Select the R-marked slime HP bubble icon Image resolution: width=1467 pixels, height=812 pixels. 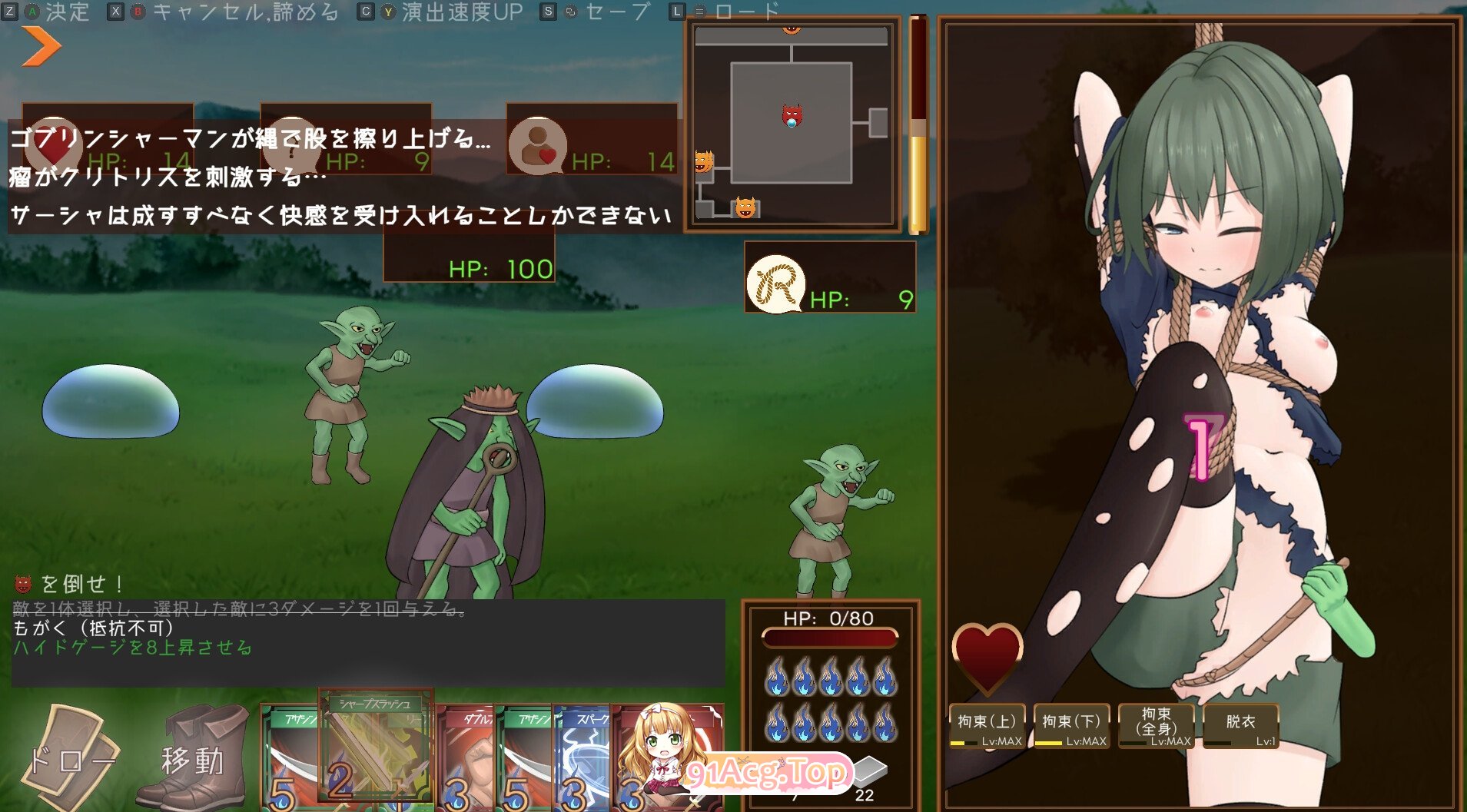click(x=775, y=283)
